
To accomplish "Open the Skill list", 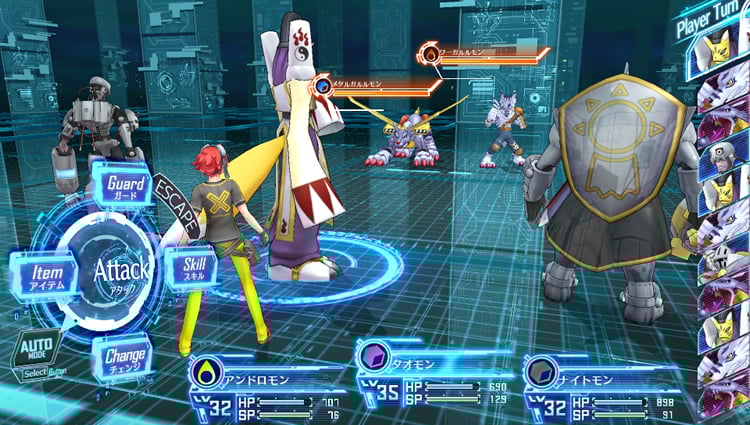I will click(193, 268).
